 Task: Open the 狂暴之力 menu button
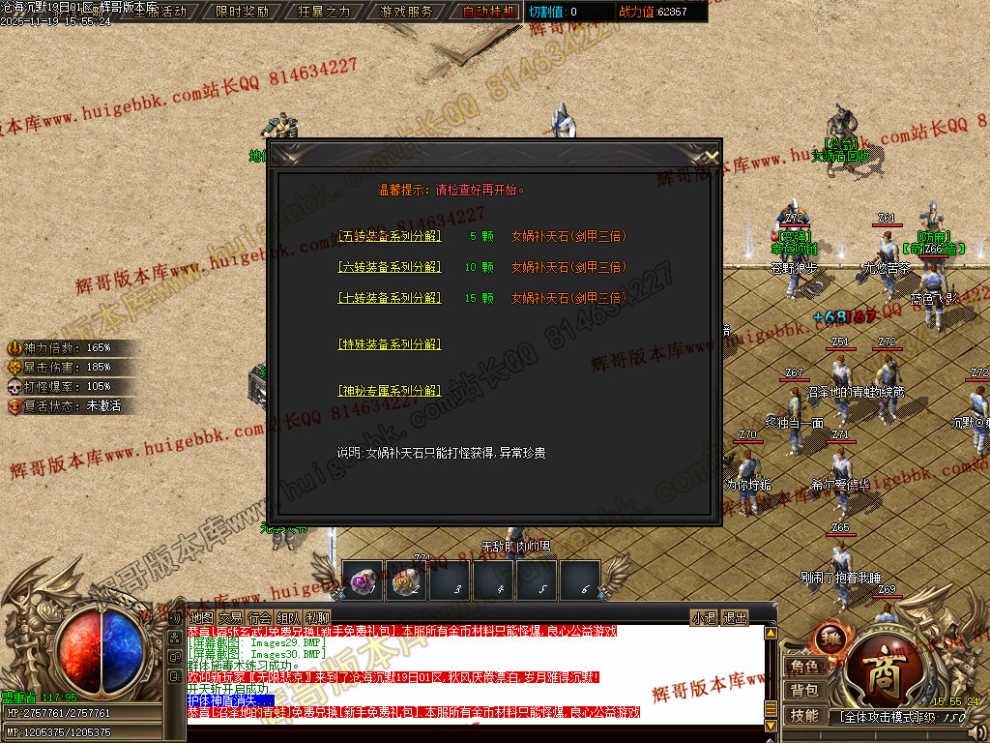click(x=324, y=11)
